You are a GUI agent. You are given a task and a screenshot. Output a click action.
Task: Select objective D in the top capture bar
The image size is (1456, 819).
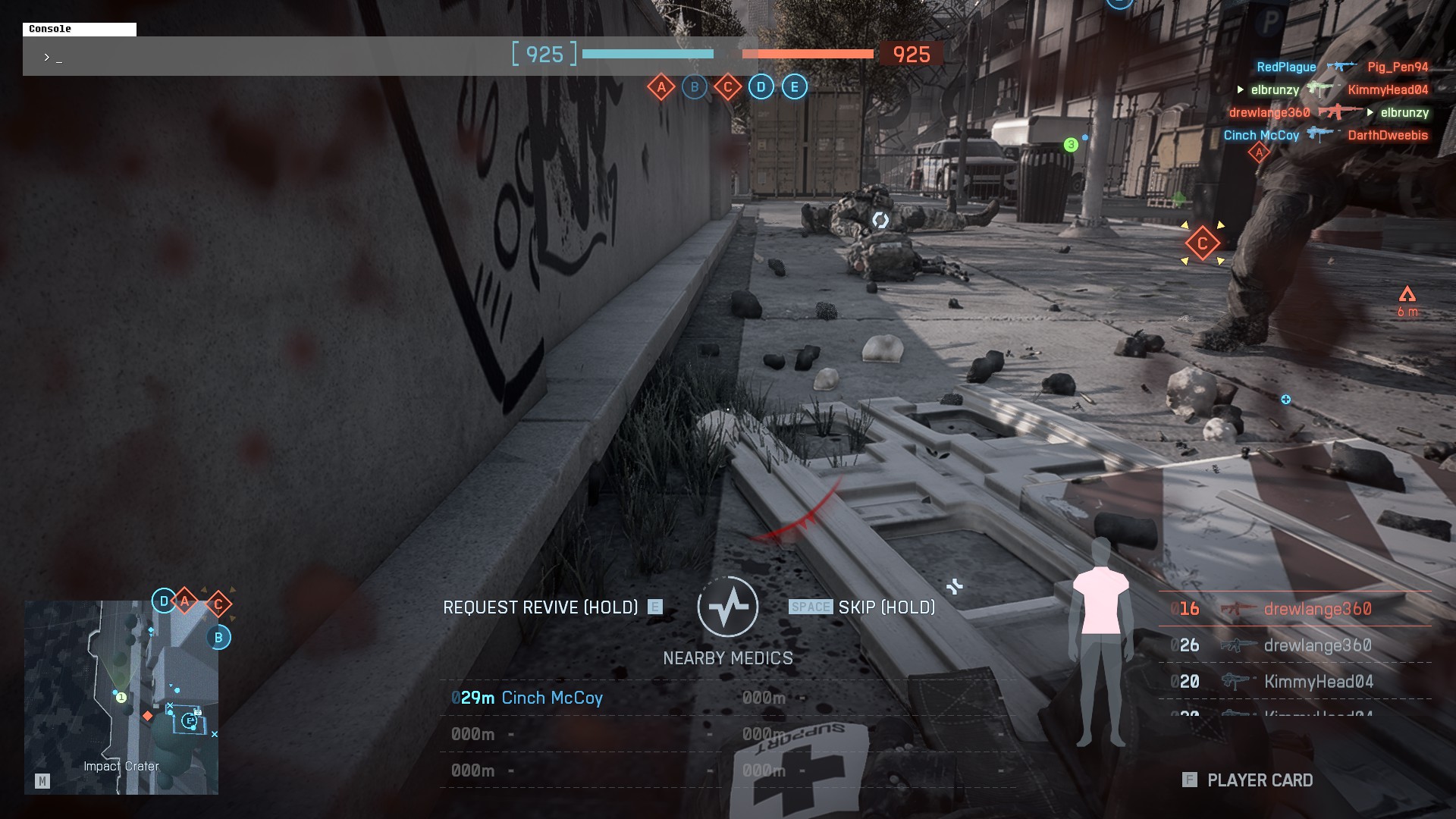click(761, 87)
